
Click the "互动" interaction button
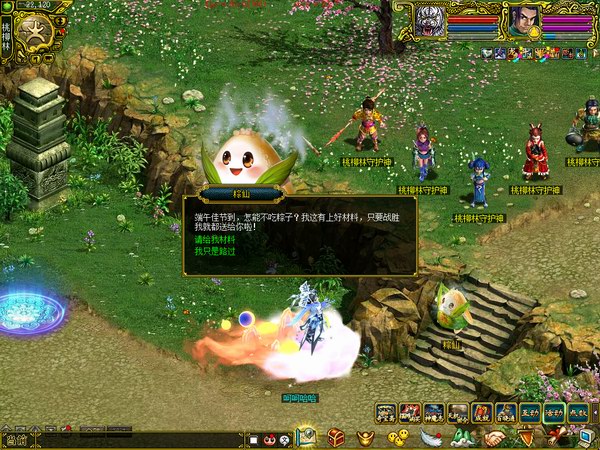click(x=531, y=412)
